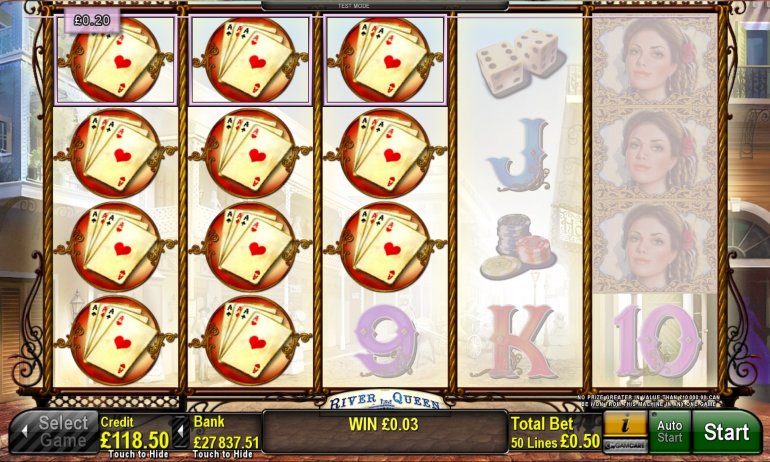This screenshot has width=770, height=462.
Task: Open the GamCare link
Action: pos(624,445)
